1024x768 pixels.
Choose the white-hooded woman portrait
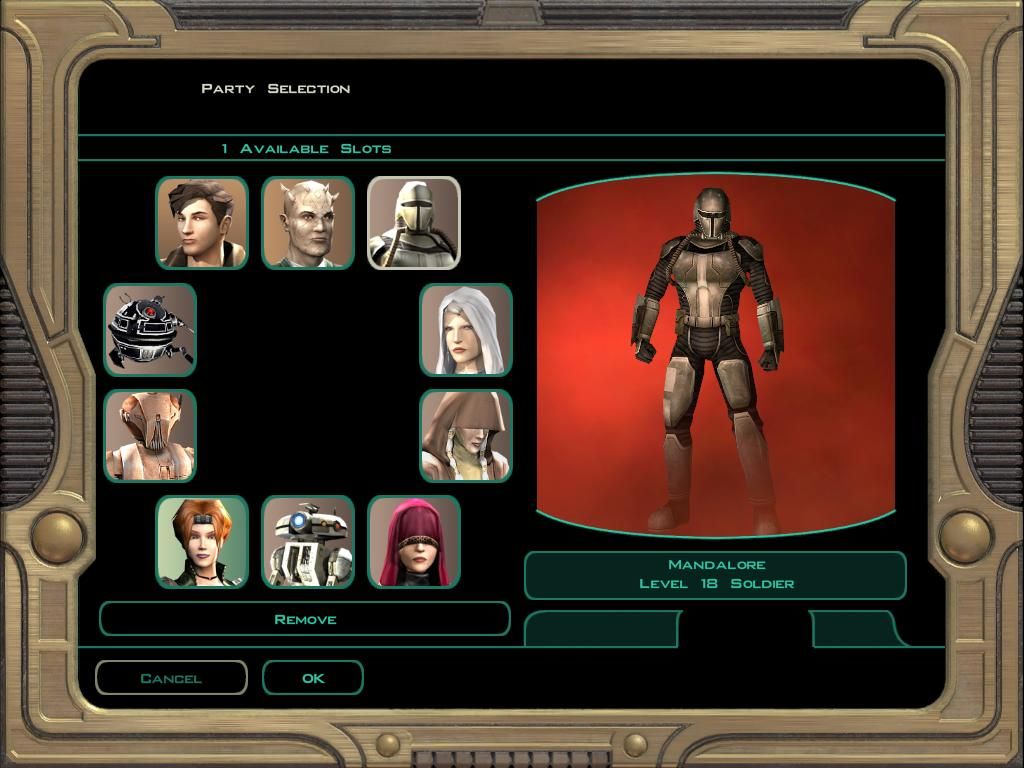pyautogui.click(x=466, y=330)
